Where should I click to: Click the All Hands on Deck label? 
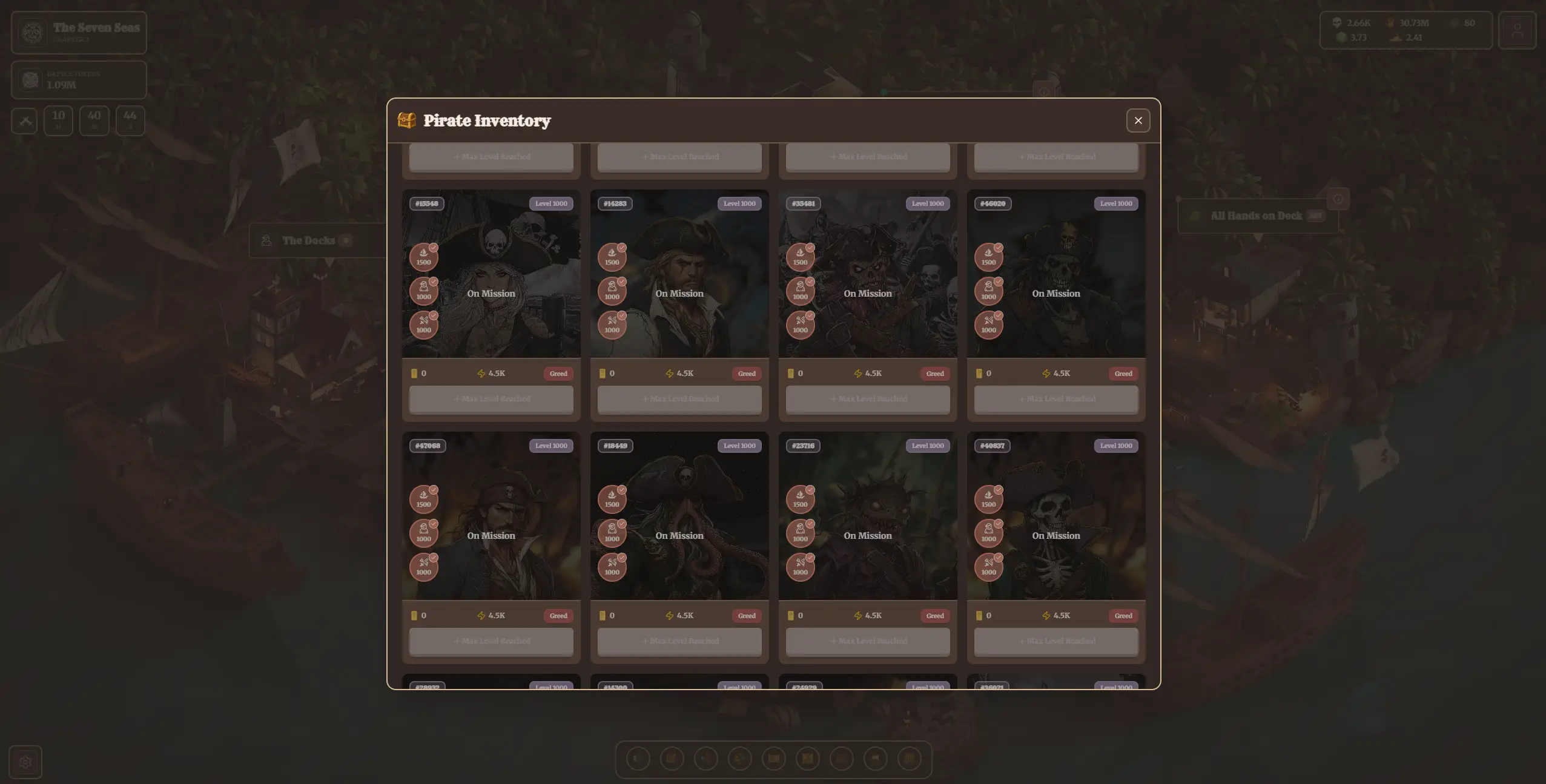click(x=1255, y=215)
